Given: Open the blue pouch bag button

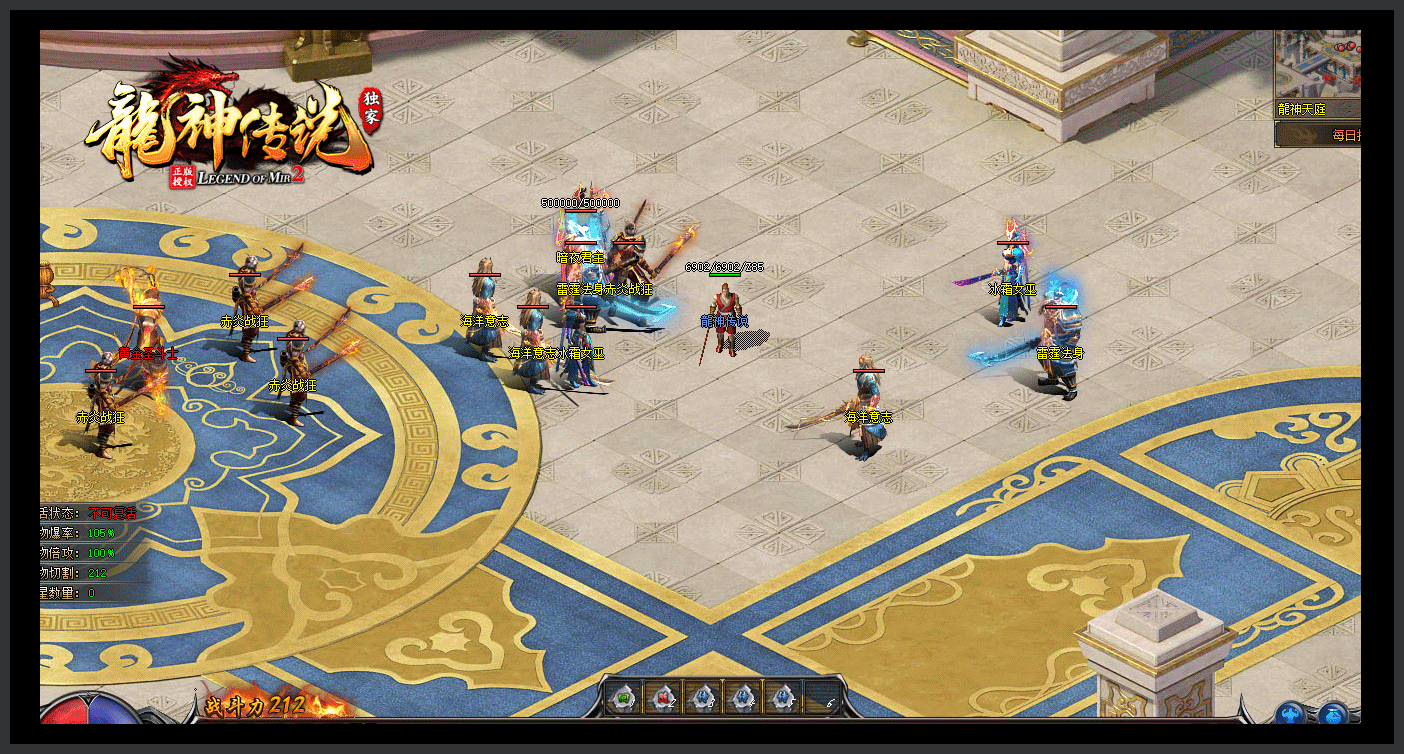Looking at the screenshot, I should 1332,714.
